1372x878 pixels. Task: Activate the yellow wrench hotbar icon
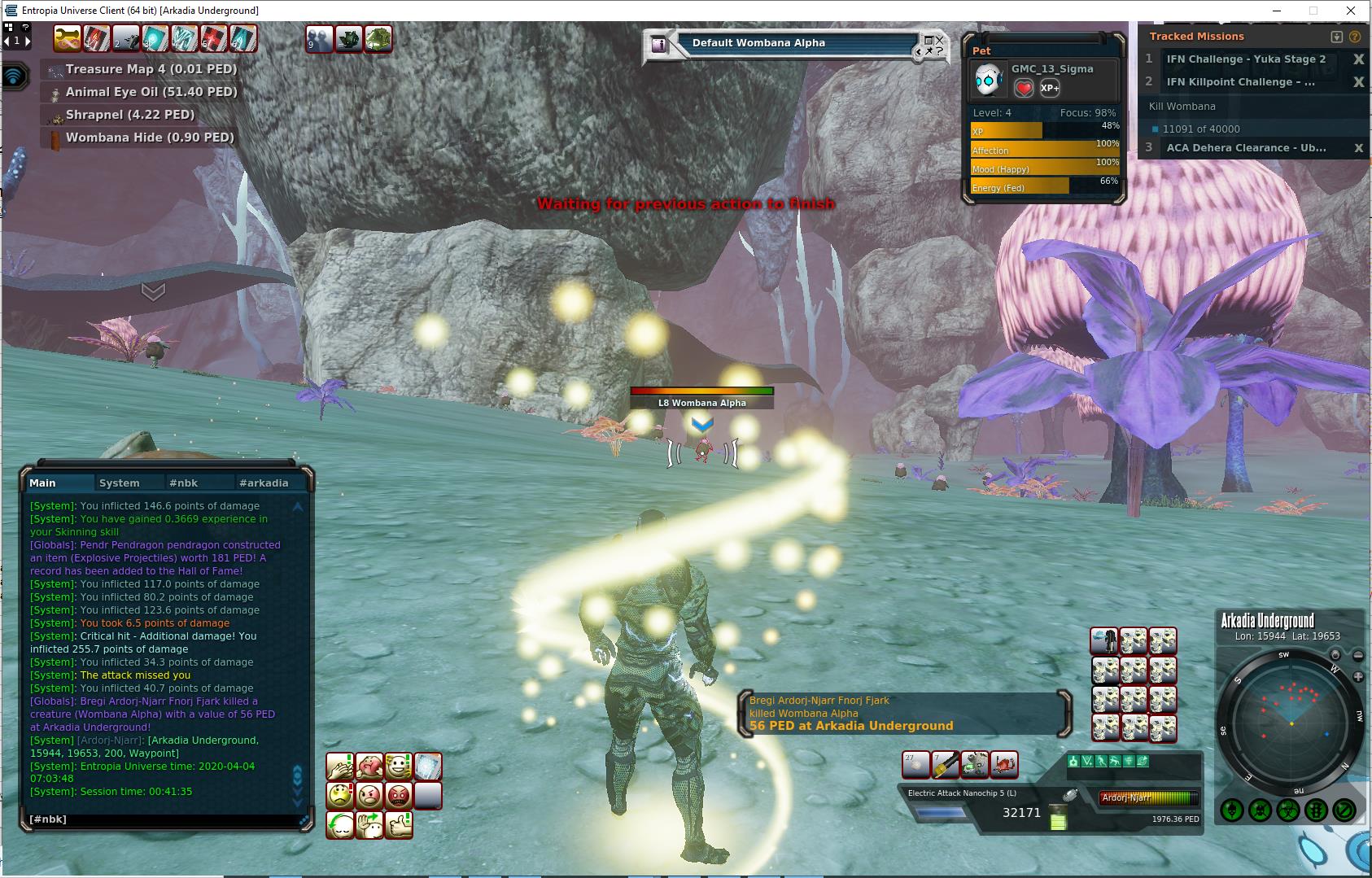pyautogui.click(x=67, y=37)
